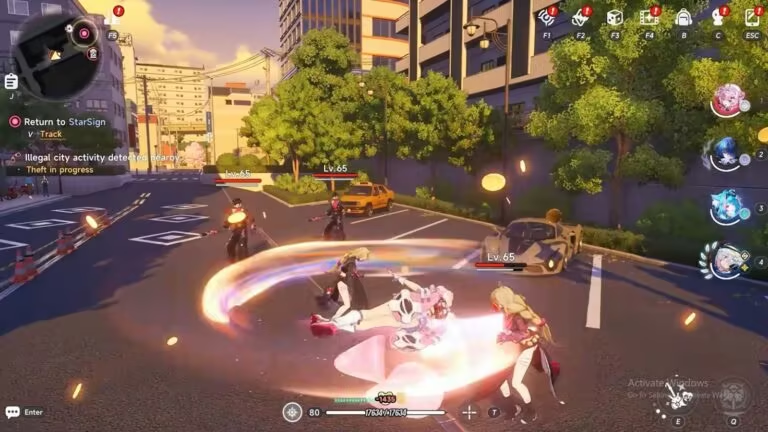
Task: Open the character menu icon
Action: (x=717, y=17)
